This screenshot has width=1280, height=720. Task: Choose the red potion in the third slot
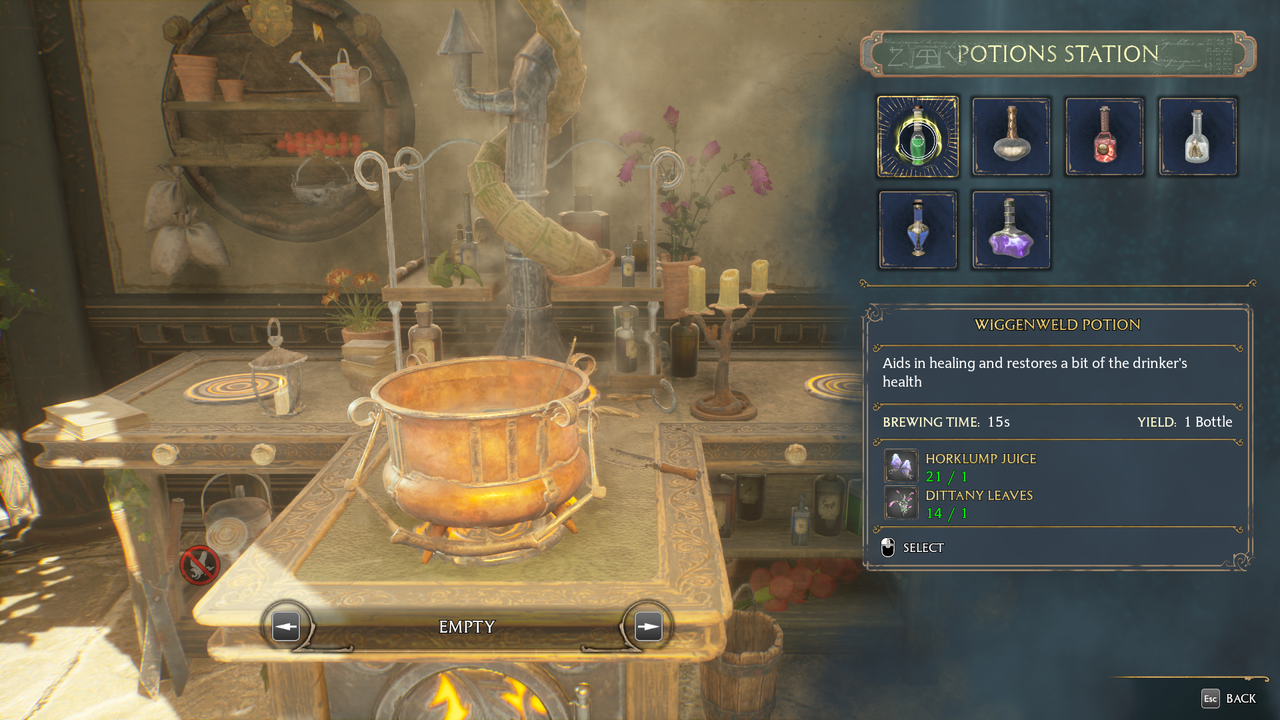click(x=1104, y=136)
